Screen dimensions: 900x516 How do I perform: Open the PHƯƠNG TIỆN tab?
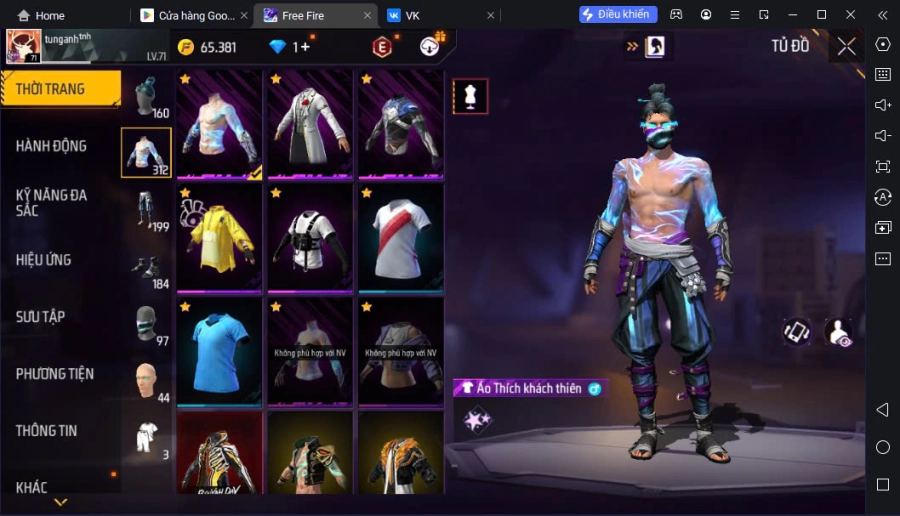pos(55,374)
